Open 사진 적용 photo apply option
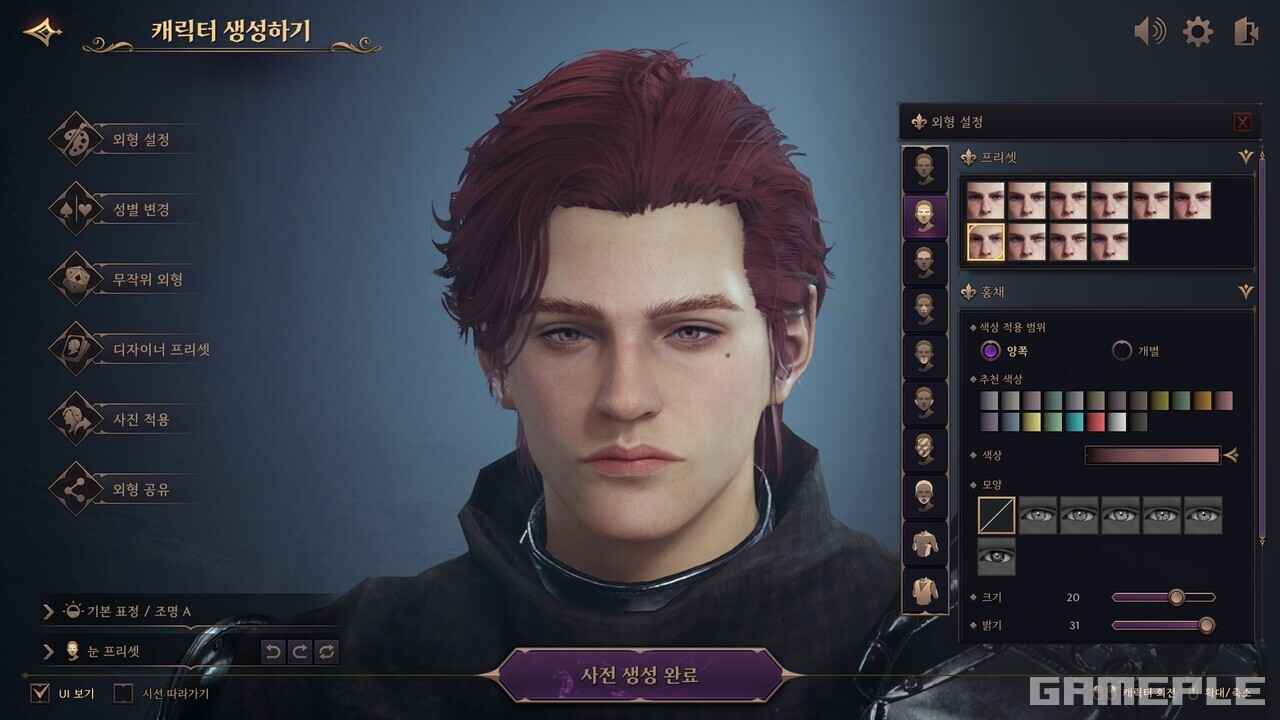 click(140, 420)
